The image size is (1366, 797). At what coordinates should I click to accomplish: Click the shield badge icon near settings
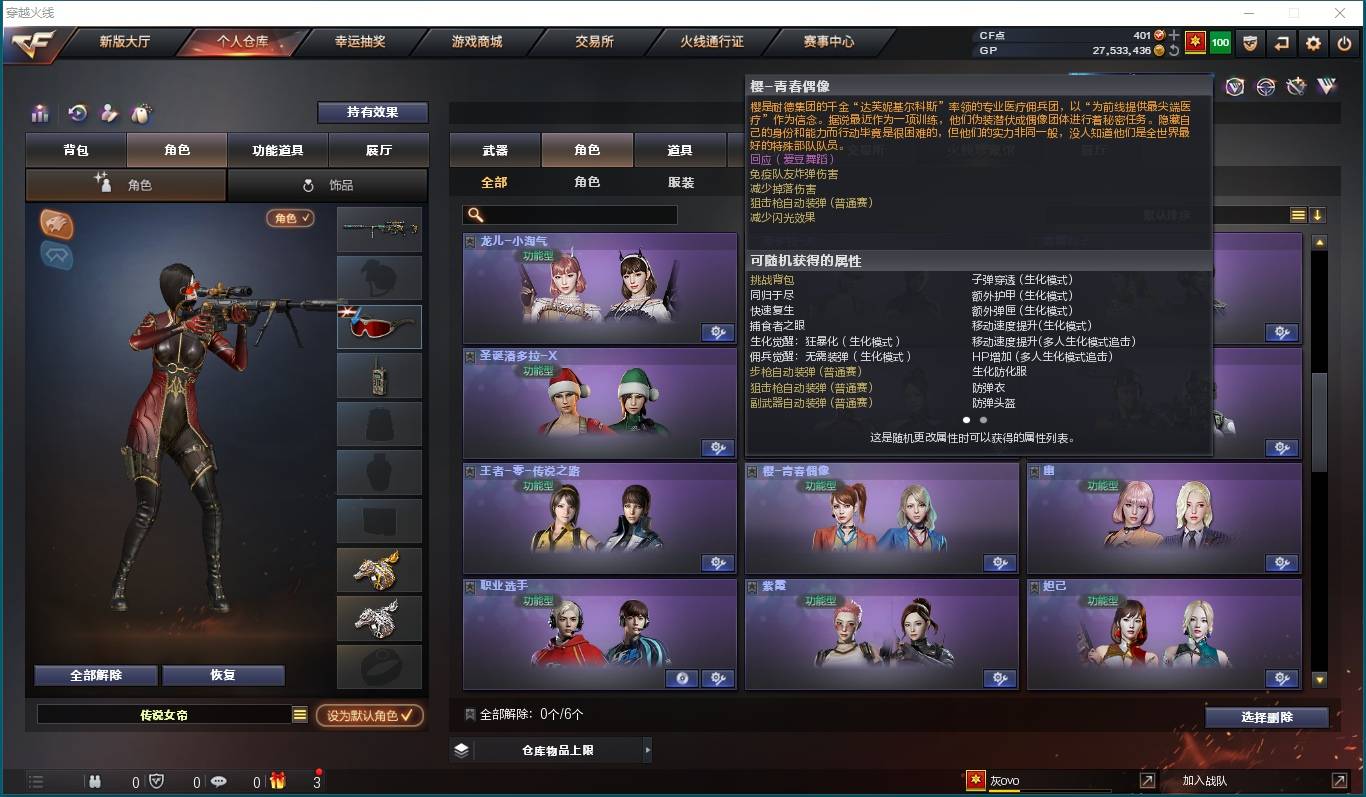click(1250, 43)
